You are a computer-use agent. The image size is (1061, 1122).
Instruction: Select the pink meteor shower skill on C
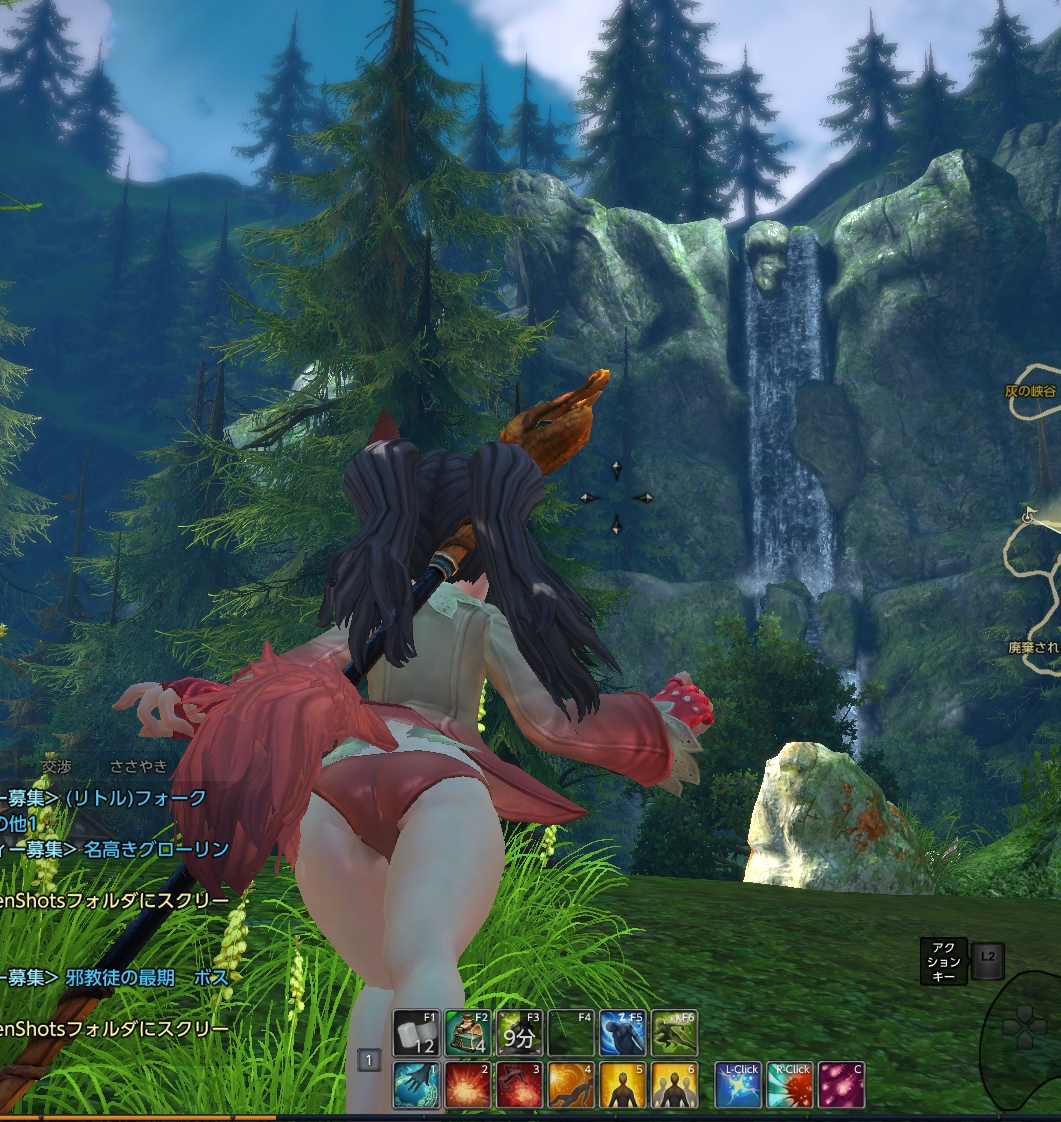[x=842, y=1086]
